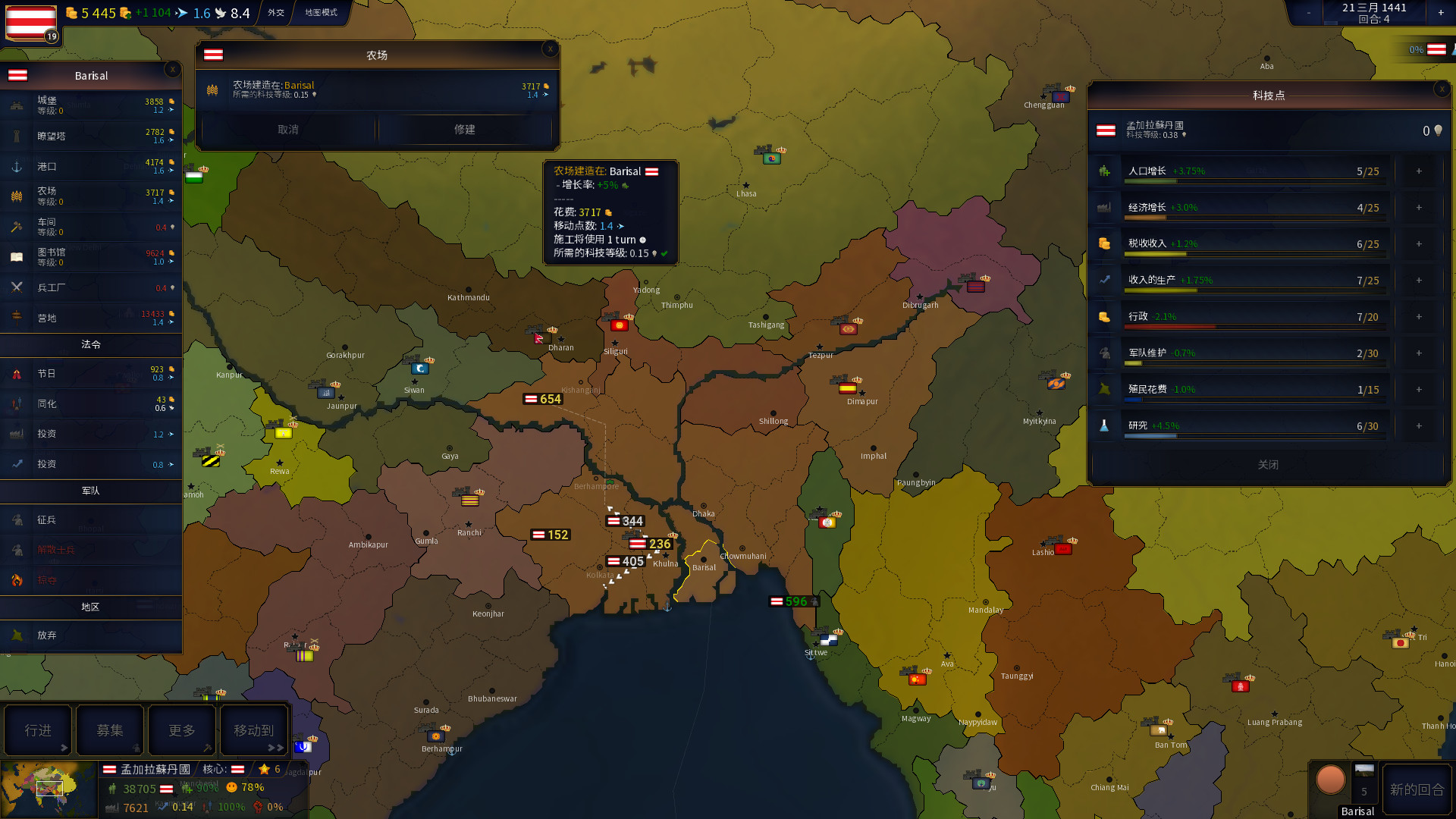Open the 地图模式 map mode menu
The width and height of the screenshot is (1456, 819).
[x=320, y=13]
